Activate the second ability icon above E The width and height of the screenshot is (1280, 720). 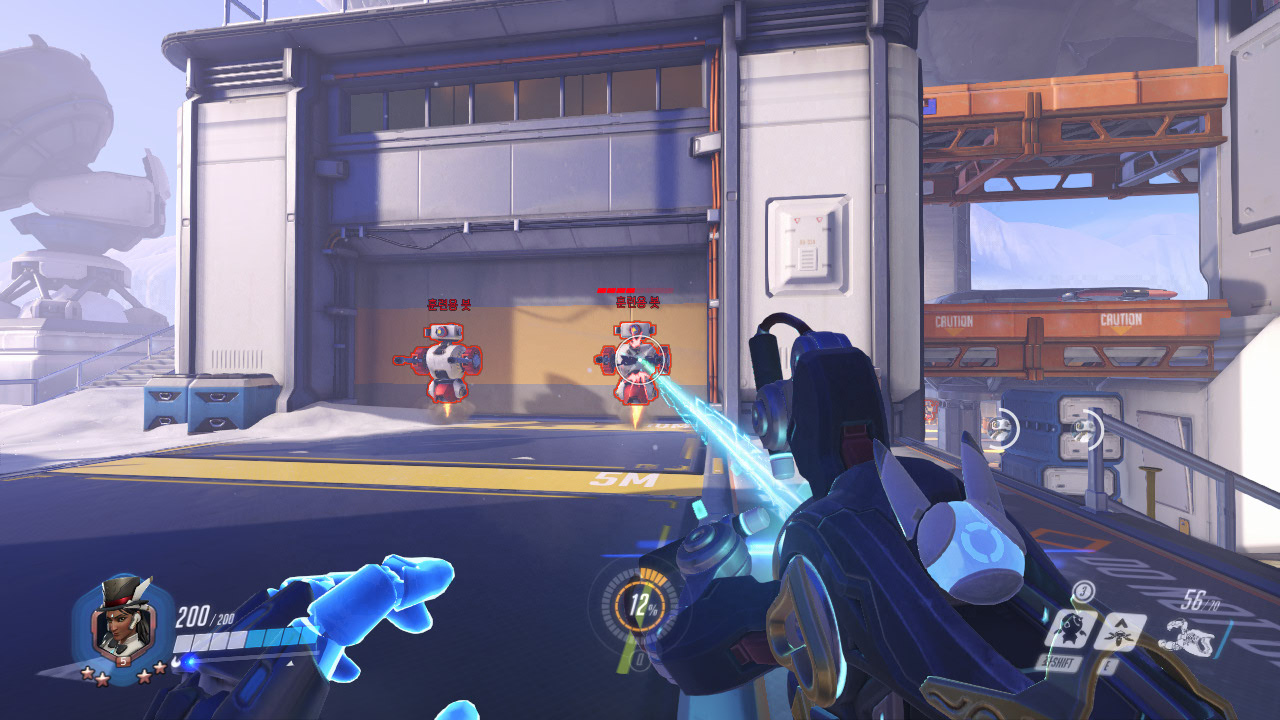coord(1121,631)
